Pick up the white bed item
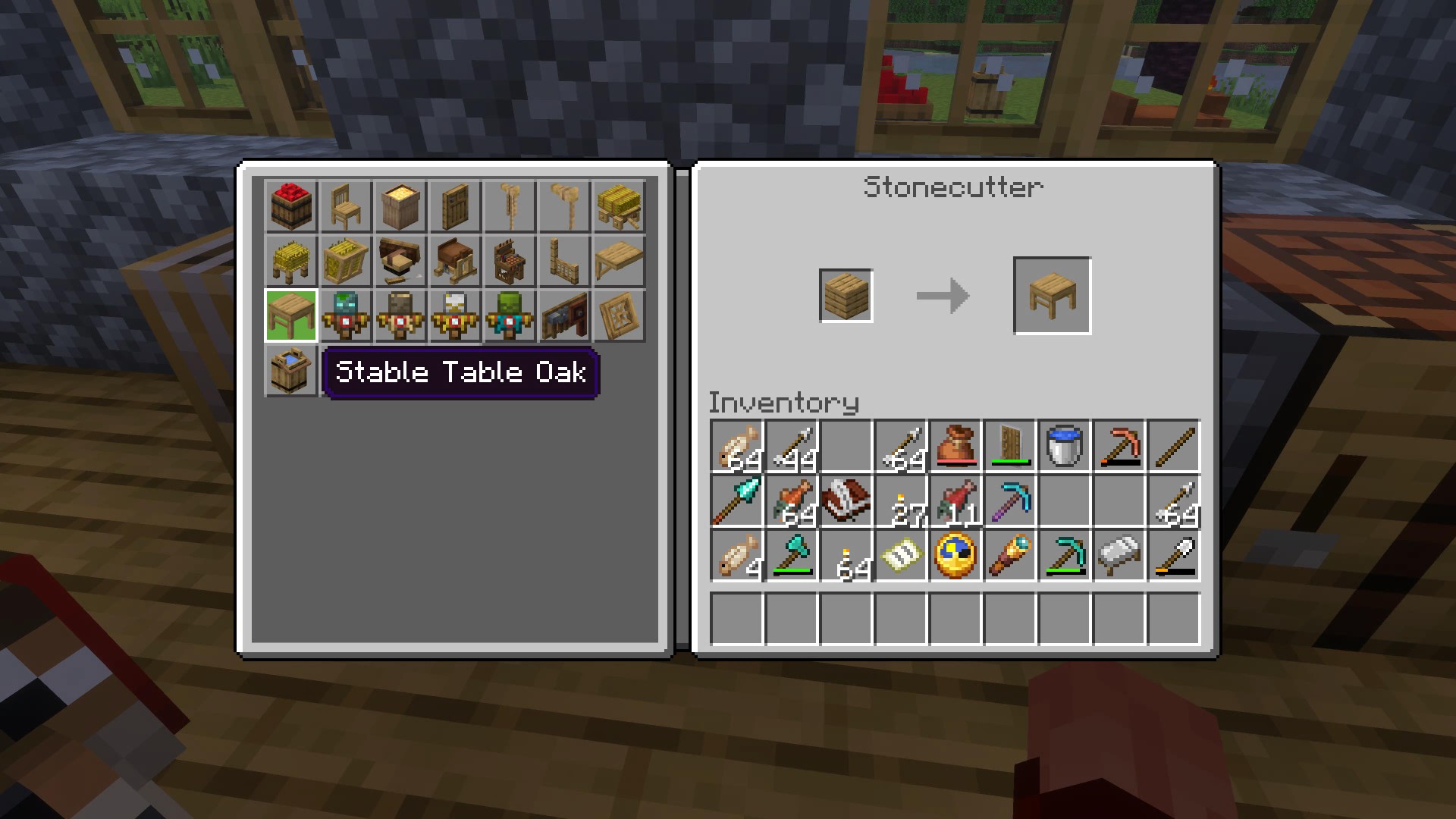 pos(1119,555)
